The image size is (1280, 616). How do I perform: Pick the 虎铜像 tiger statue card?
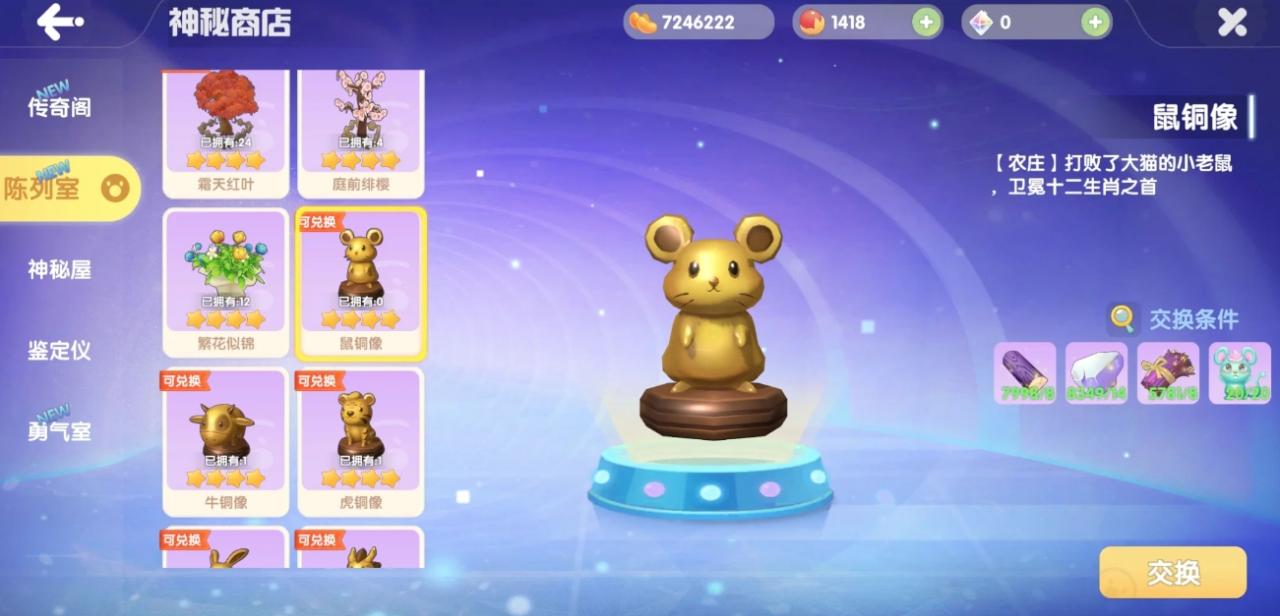pyautogui.click(x=361, y=441)
